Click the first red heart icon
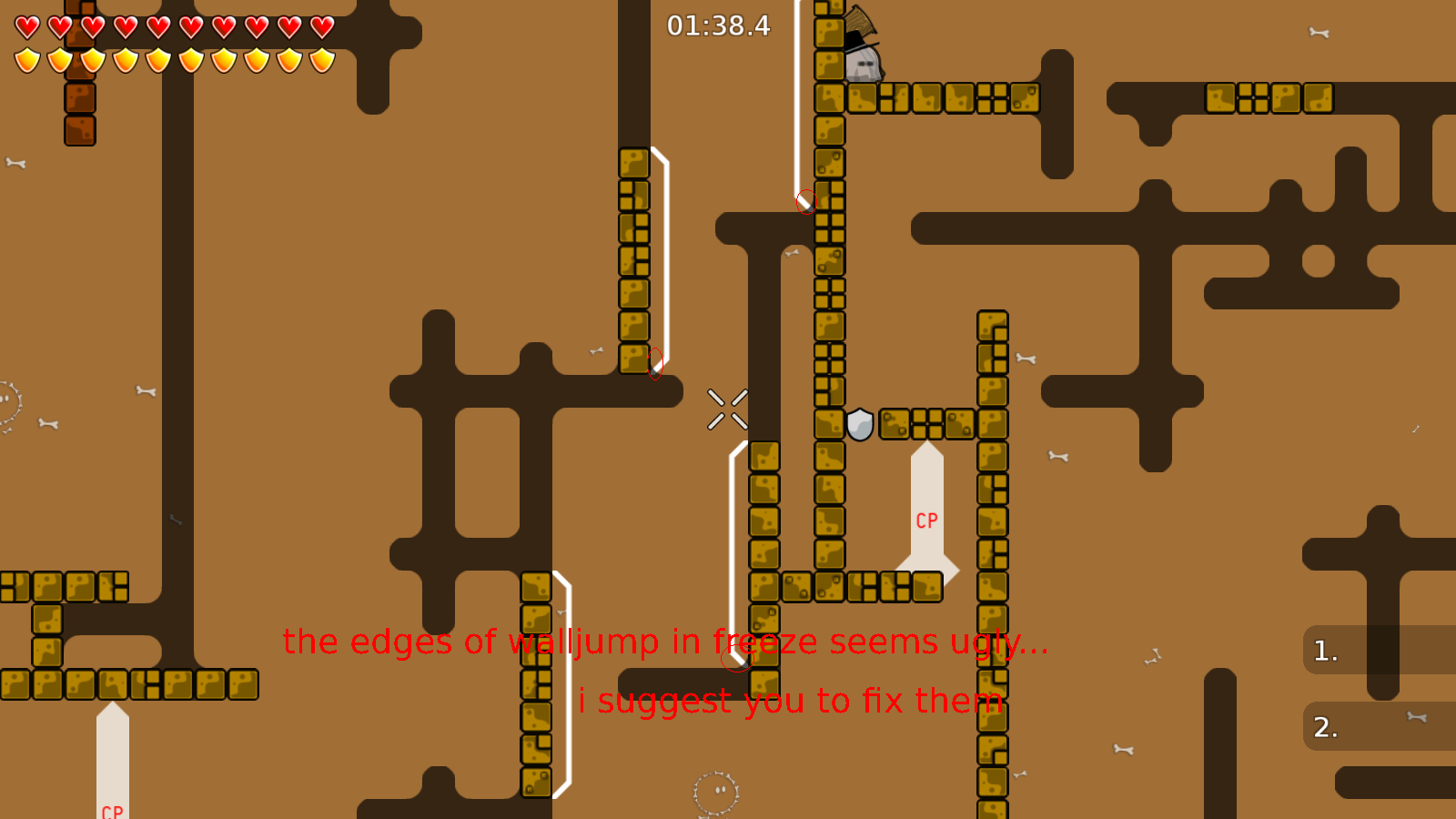Image resolution: width=1456 pixels, height=819 pixels. (x=26, y=26)
